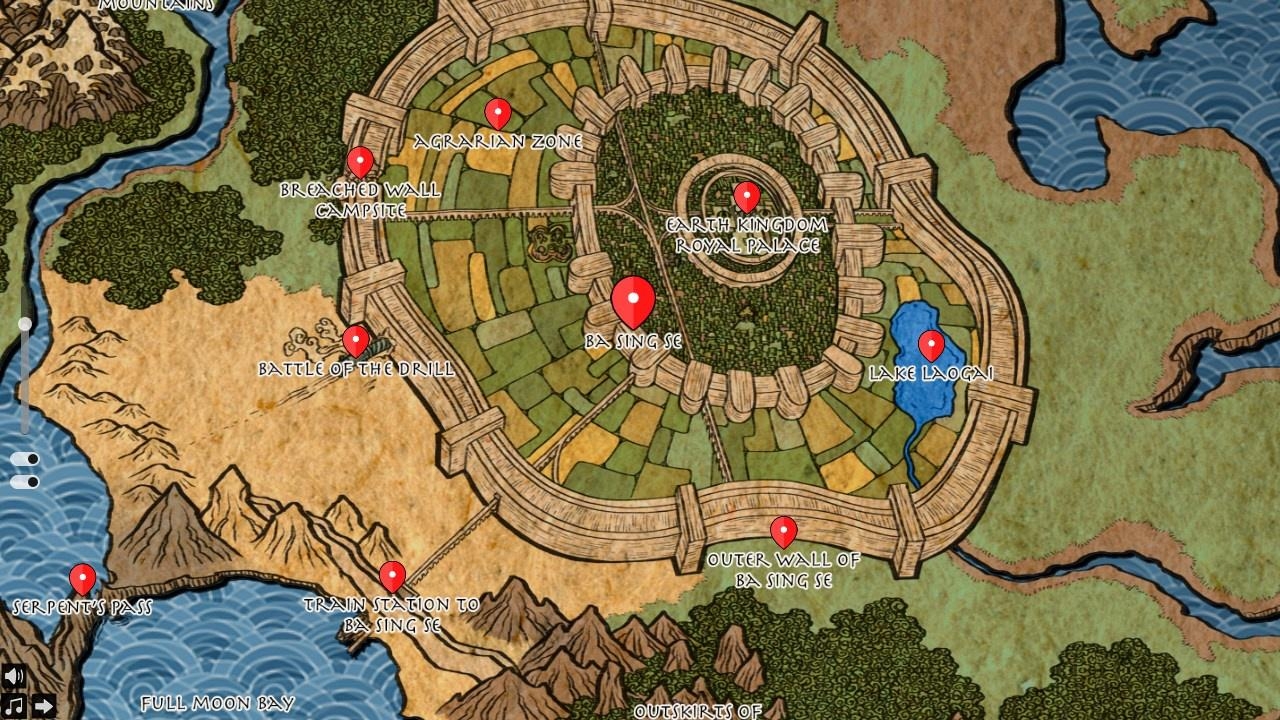Click the Battle of the Drill marker

pyautogui.click(x=354, y=340)
